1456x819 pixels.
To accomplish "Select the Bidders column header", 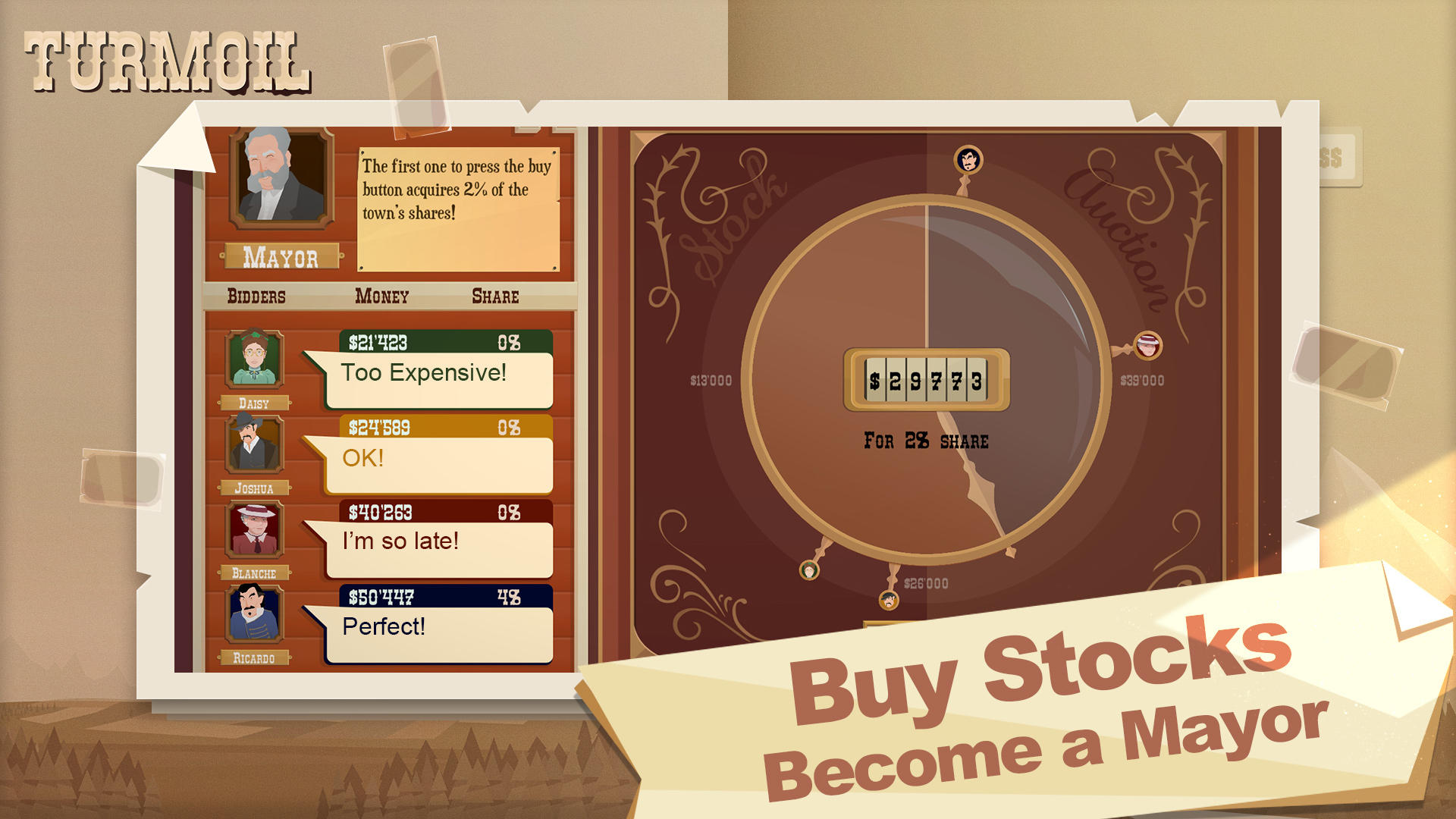I will pos(256,297).
